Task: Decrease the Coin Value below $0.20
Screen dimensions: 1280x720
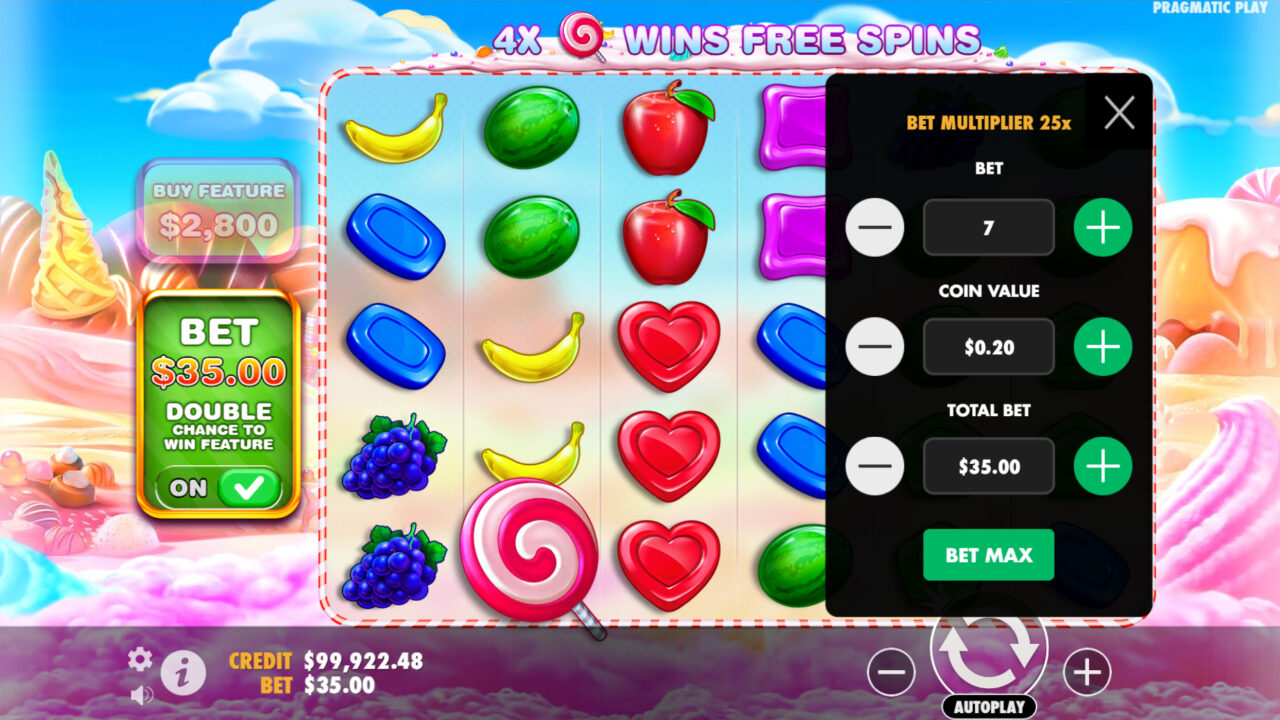Action: point(875,347)
